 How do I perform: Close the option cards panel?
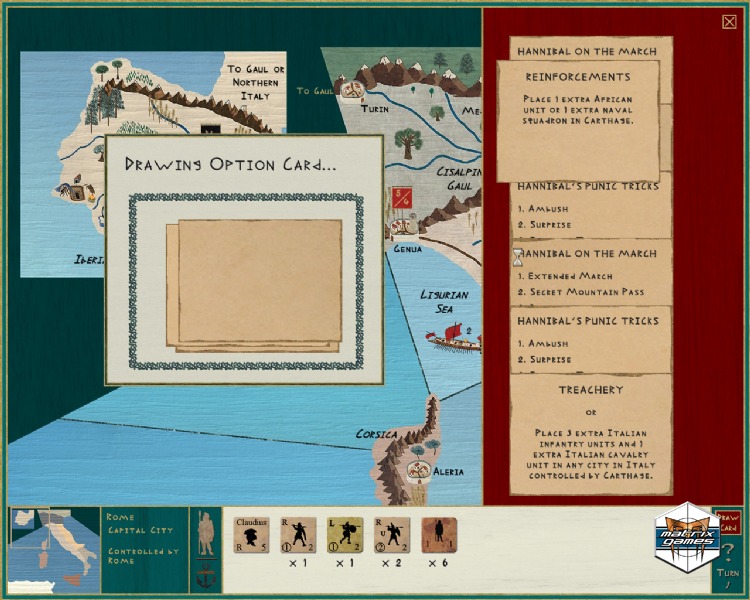point(729,22)
